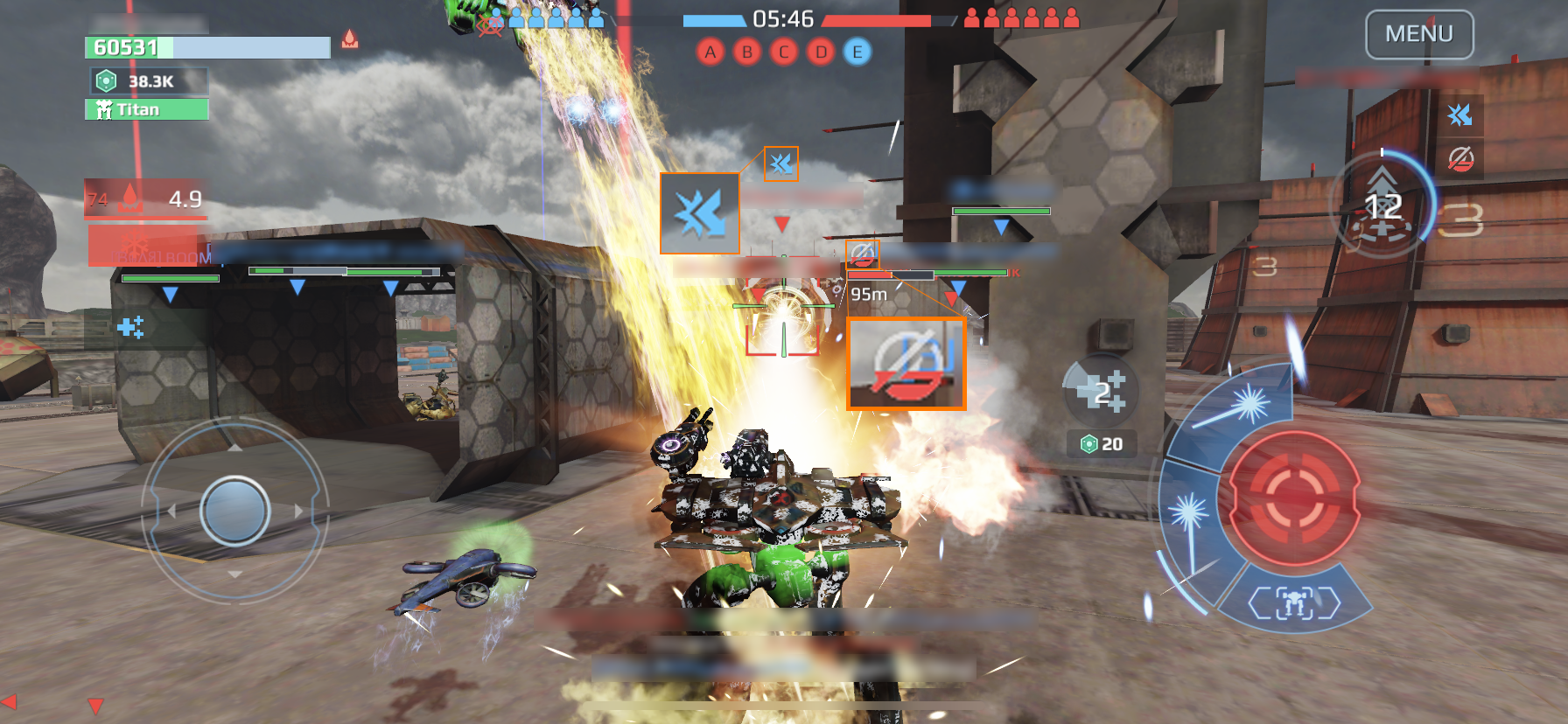Tap the red crosshair fire button
This screenshot has height=724, width=1568.
[1294, 498]
